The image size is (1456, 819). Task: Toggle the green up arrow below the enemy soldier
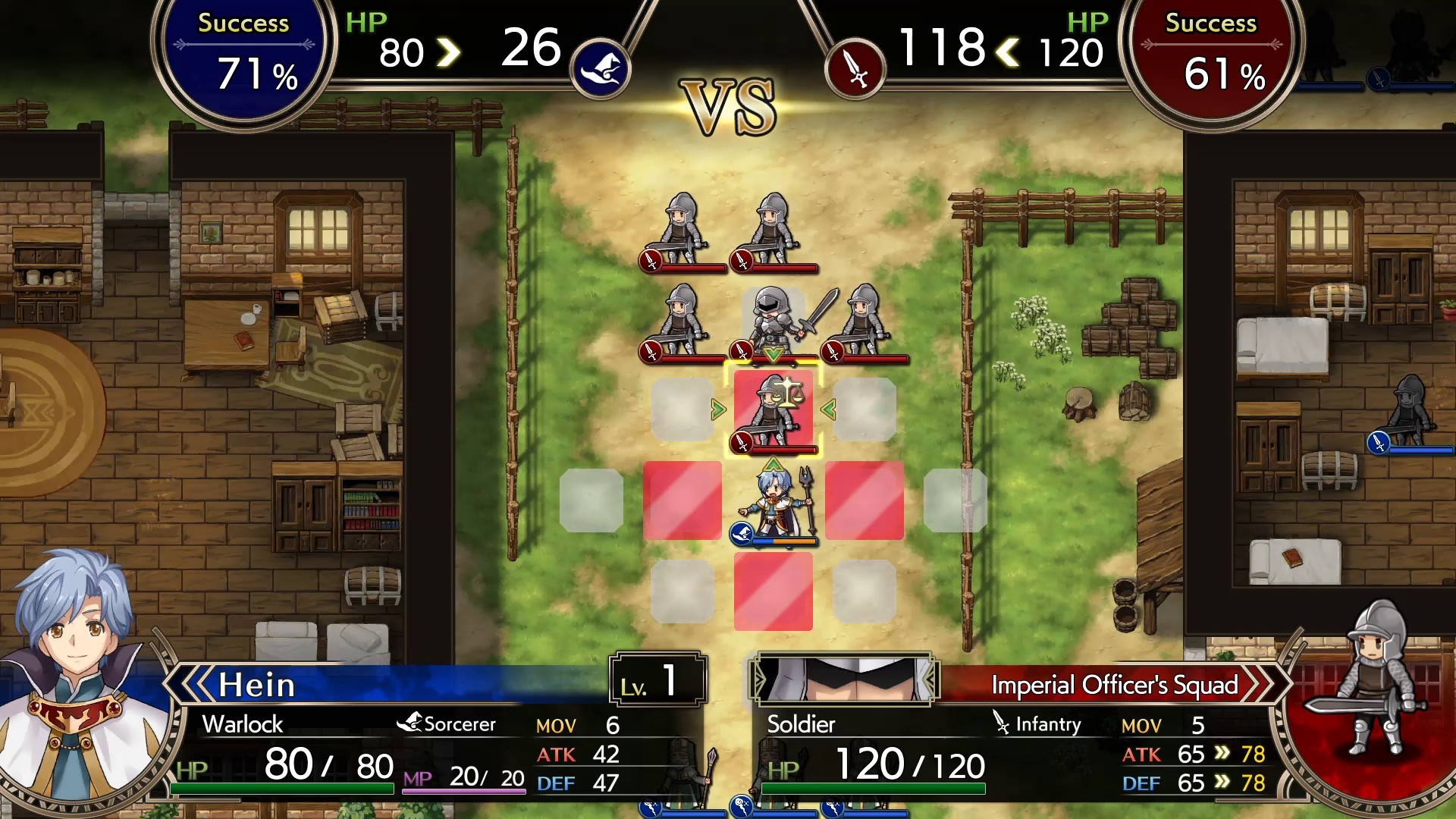tap(773, 463)
